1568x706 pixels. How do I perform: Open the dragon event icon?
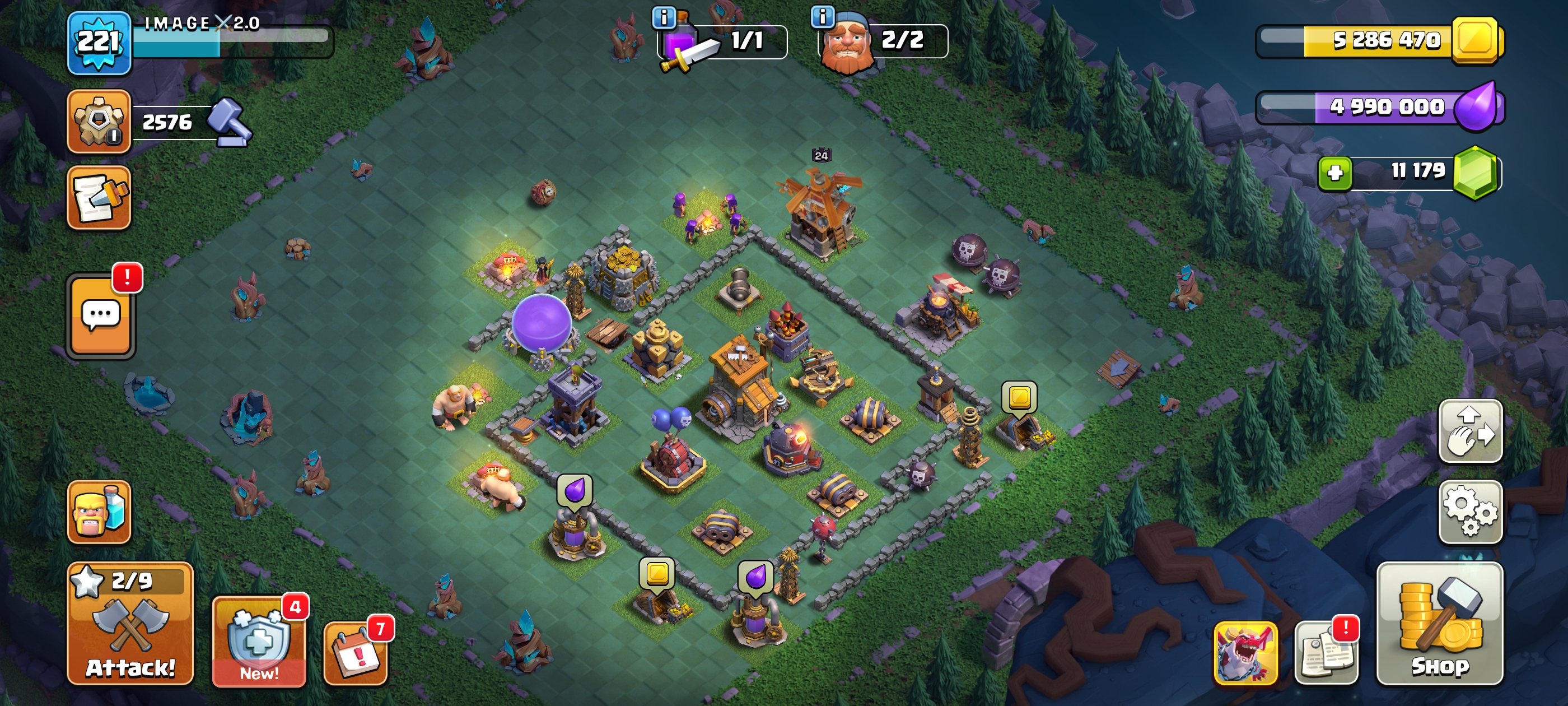(x=1245, y=652)
